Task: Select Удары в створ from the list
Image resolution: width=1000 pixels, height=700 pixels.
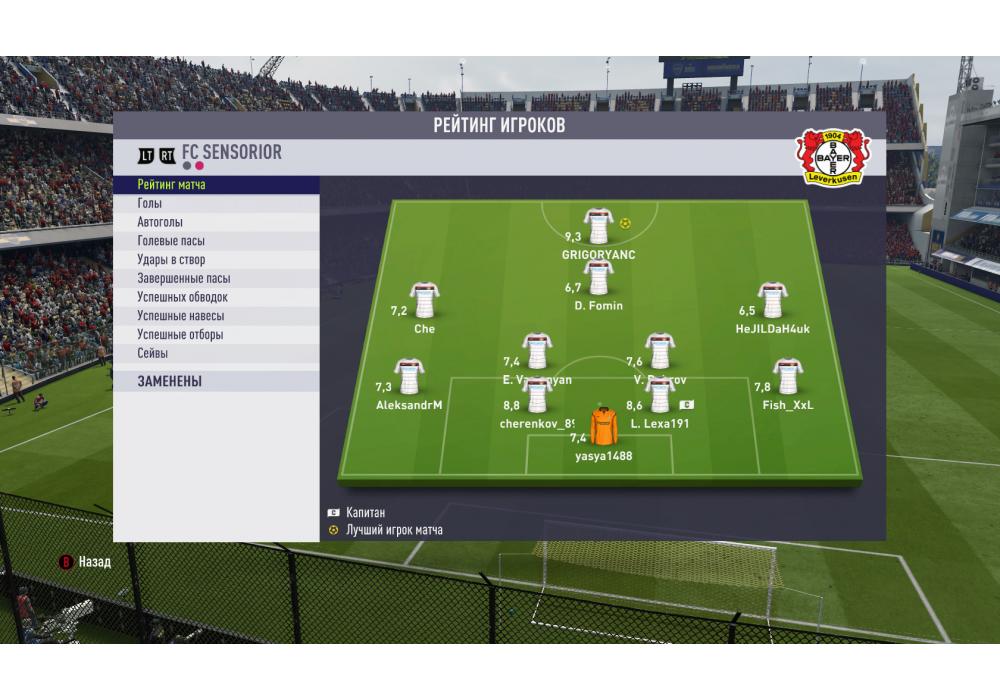Action: 216,260
